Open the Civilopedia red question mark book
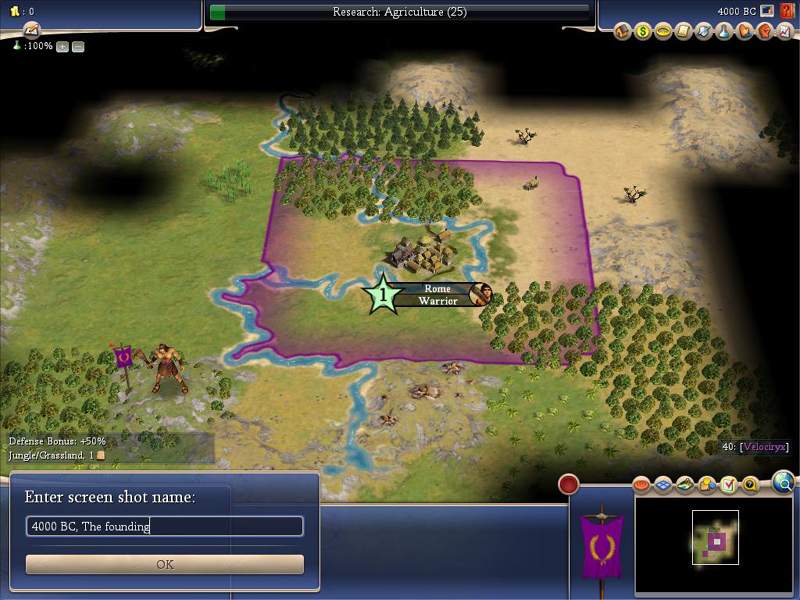This screenshot has width=800, height=600. tap(784, 11)
